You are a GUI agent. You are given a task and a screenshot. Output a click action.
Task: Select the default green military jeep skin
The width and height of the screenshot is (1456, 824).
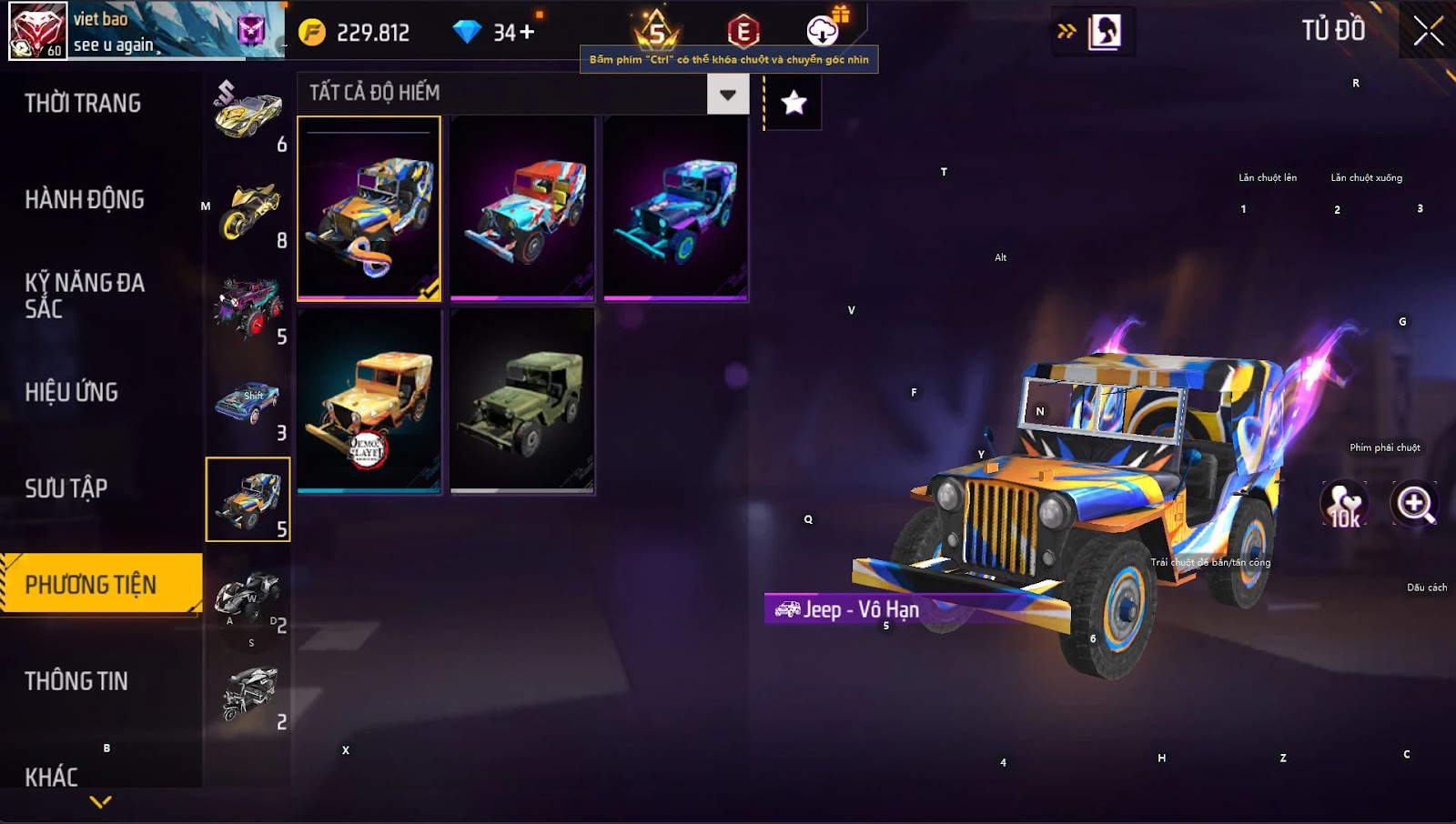[x=522, y=401]
